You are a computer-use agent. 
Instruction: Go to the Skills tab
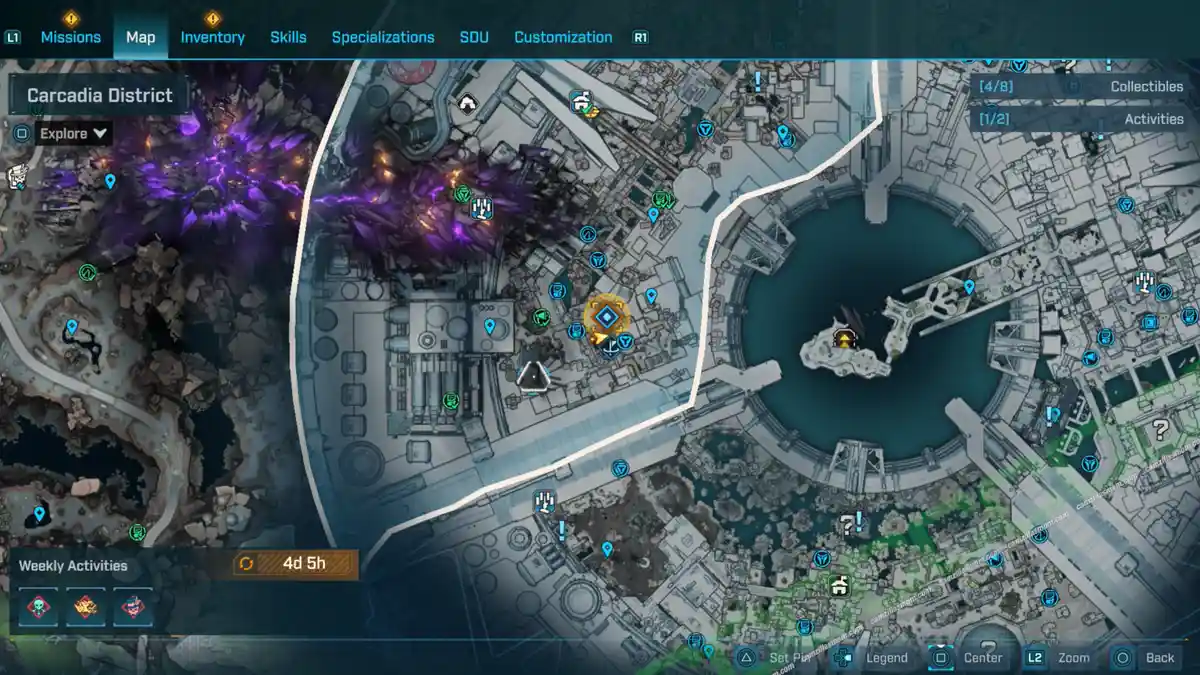288,37
